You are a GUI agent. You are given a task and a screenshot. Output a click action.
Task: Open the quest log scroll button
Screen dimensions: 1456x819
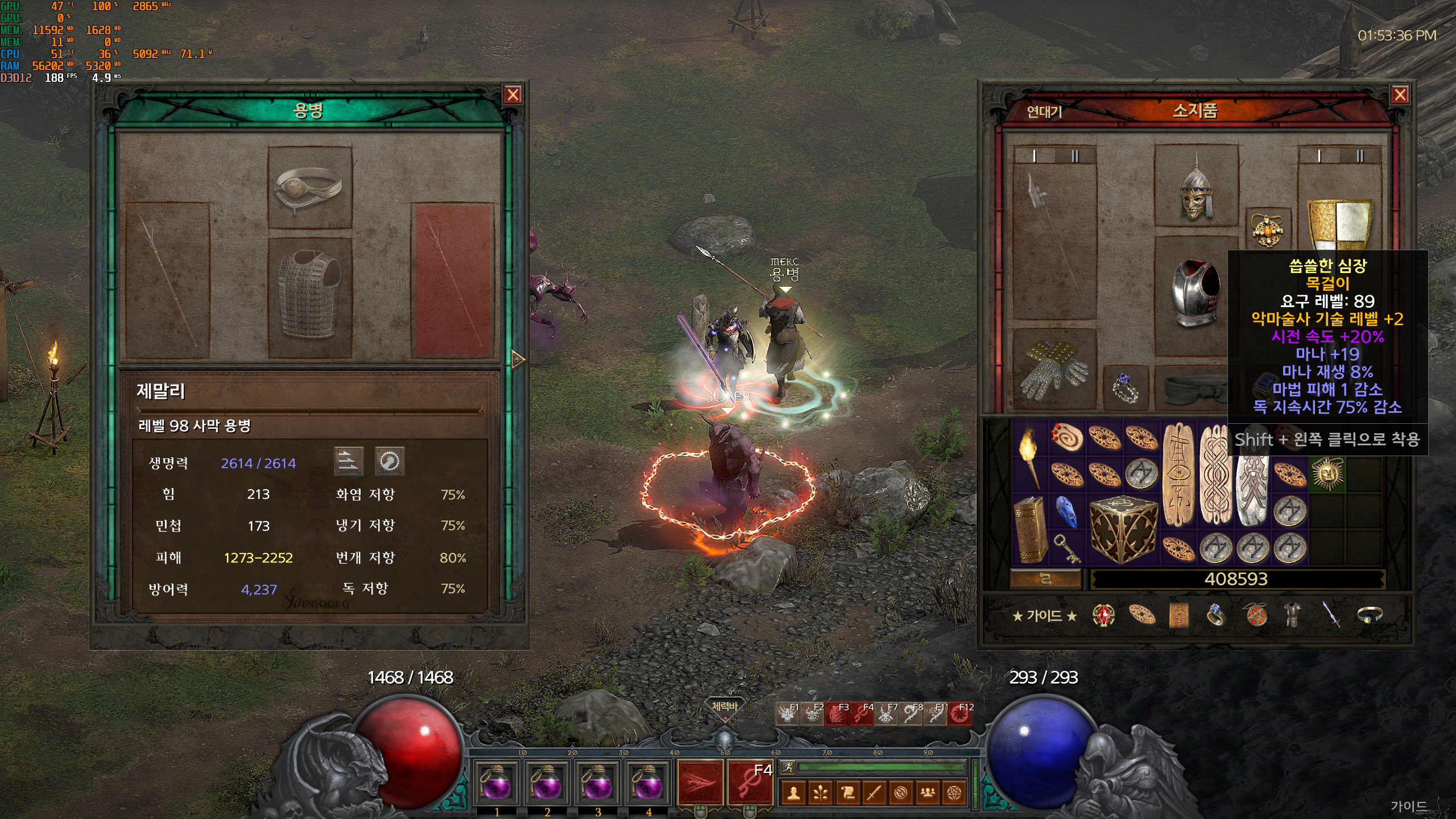click(847, 792)
